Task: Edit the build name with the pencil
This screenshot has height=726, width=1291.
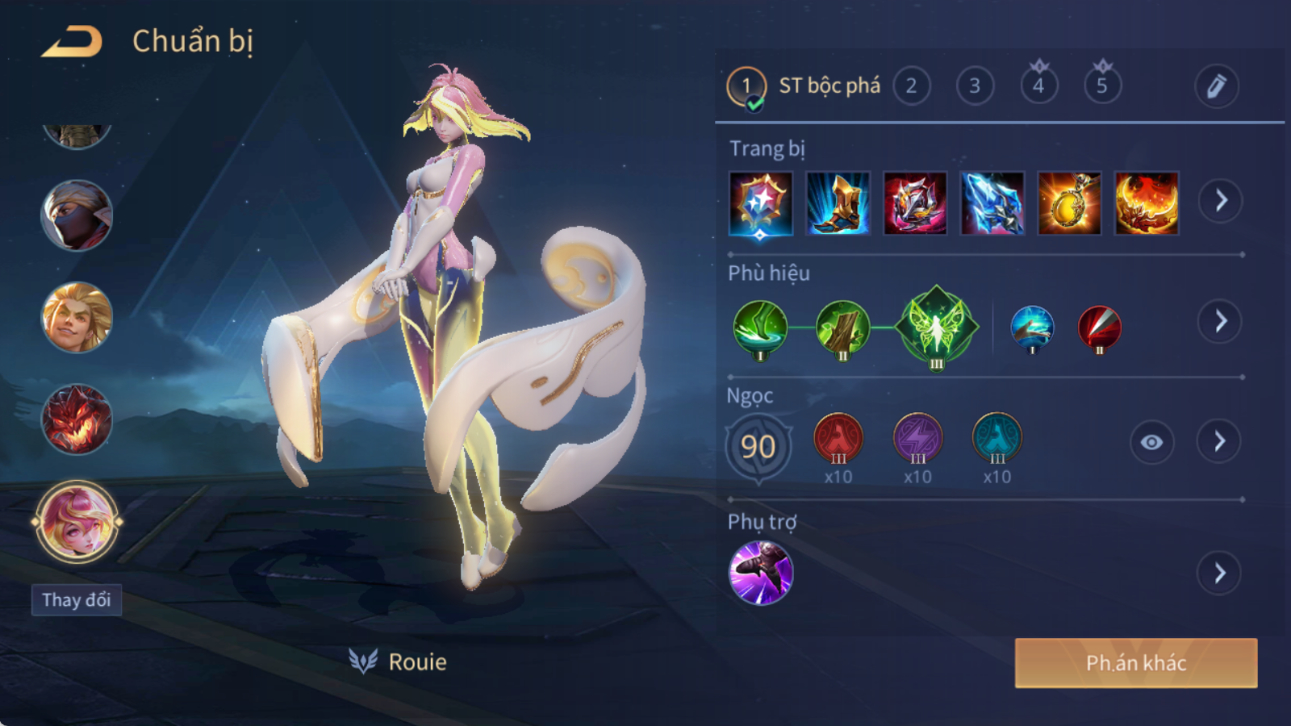Action: tap(1216, 87)
